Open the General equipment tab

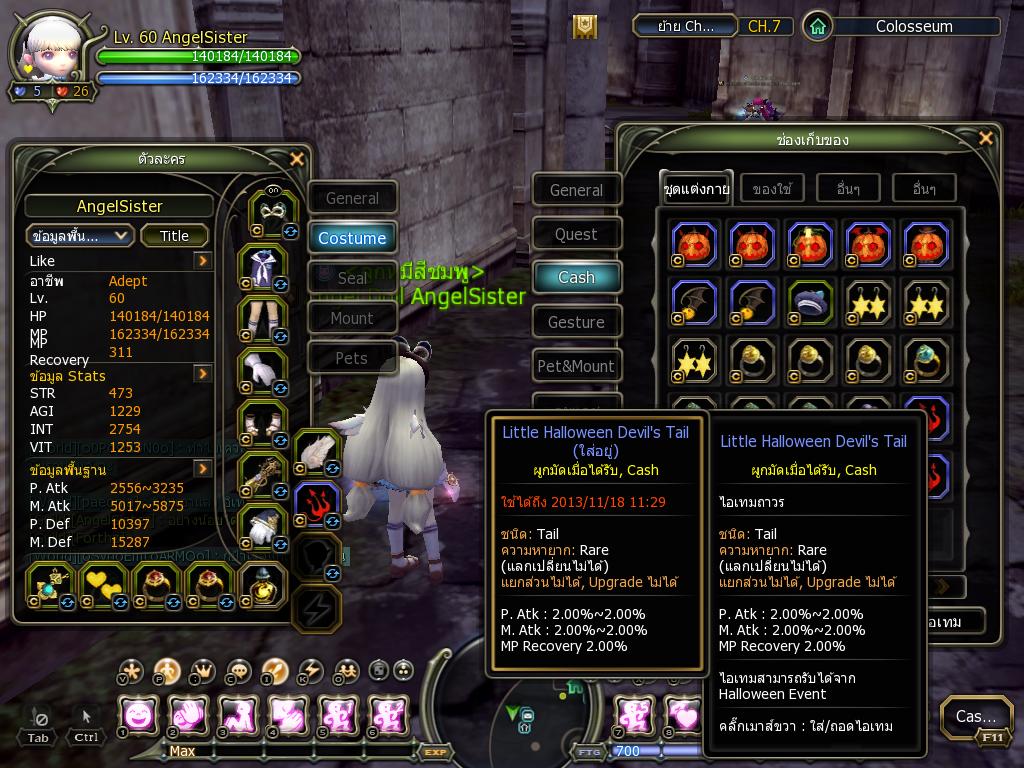(x=352, y=198)
